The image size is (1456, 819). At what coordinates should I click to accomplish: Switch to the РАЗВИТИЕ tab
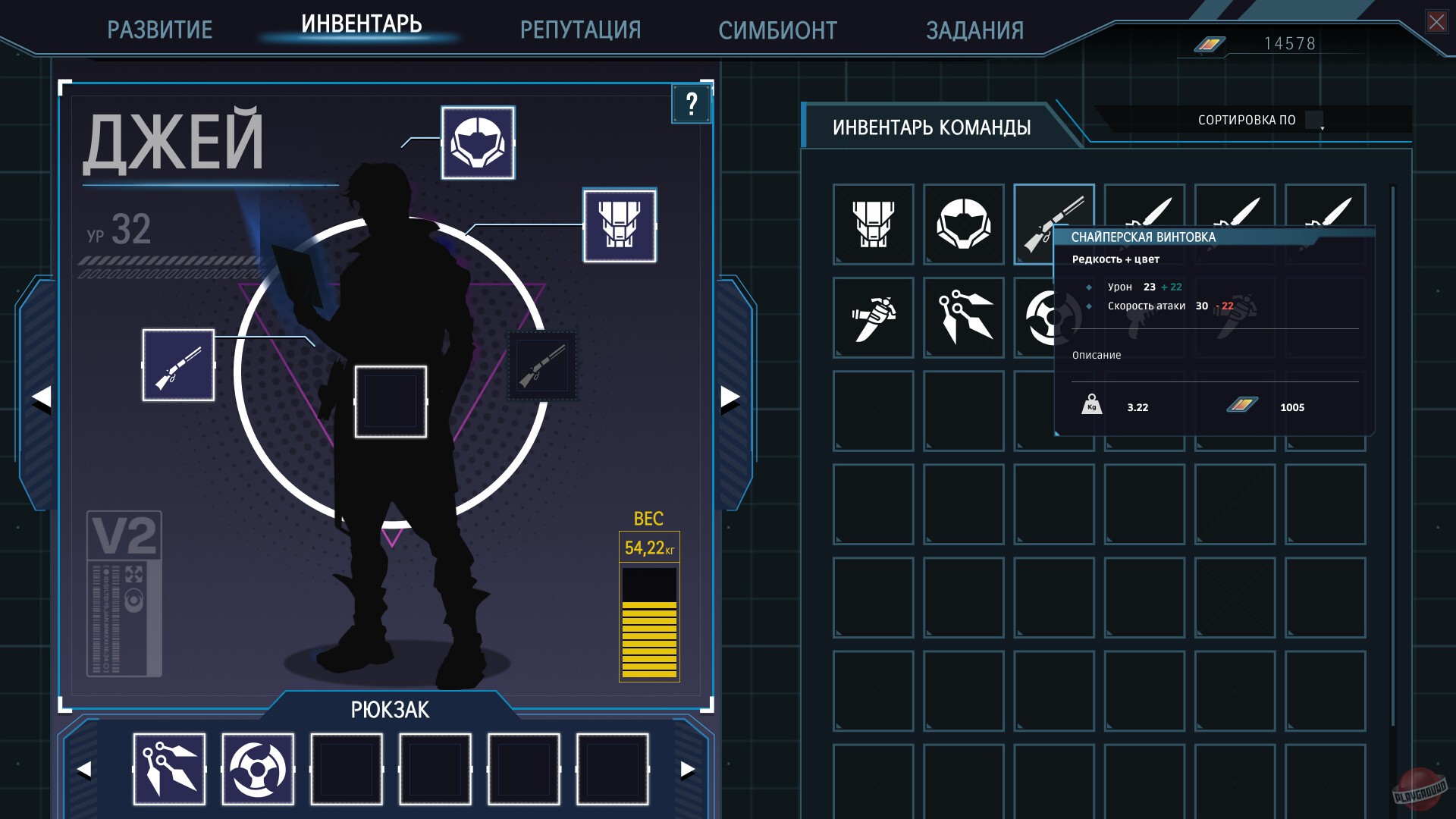[160, 29]
